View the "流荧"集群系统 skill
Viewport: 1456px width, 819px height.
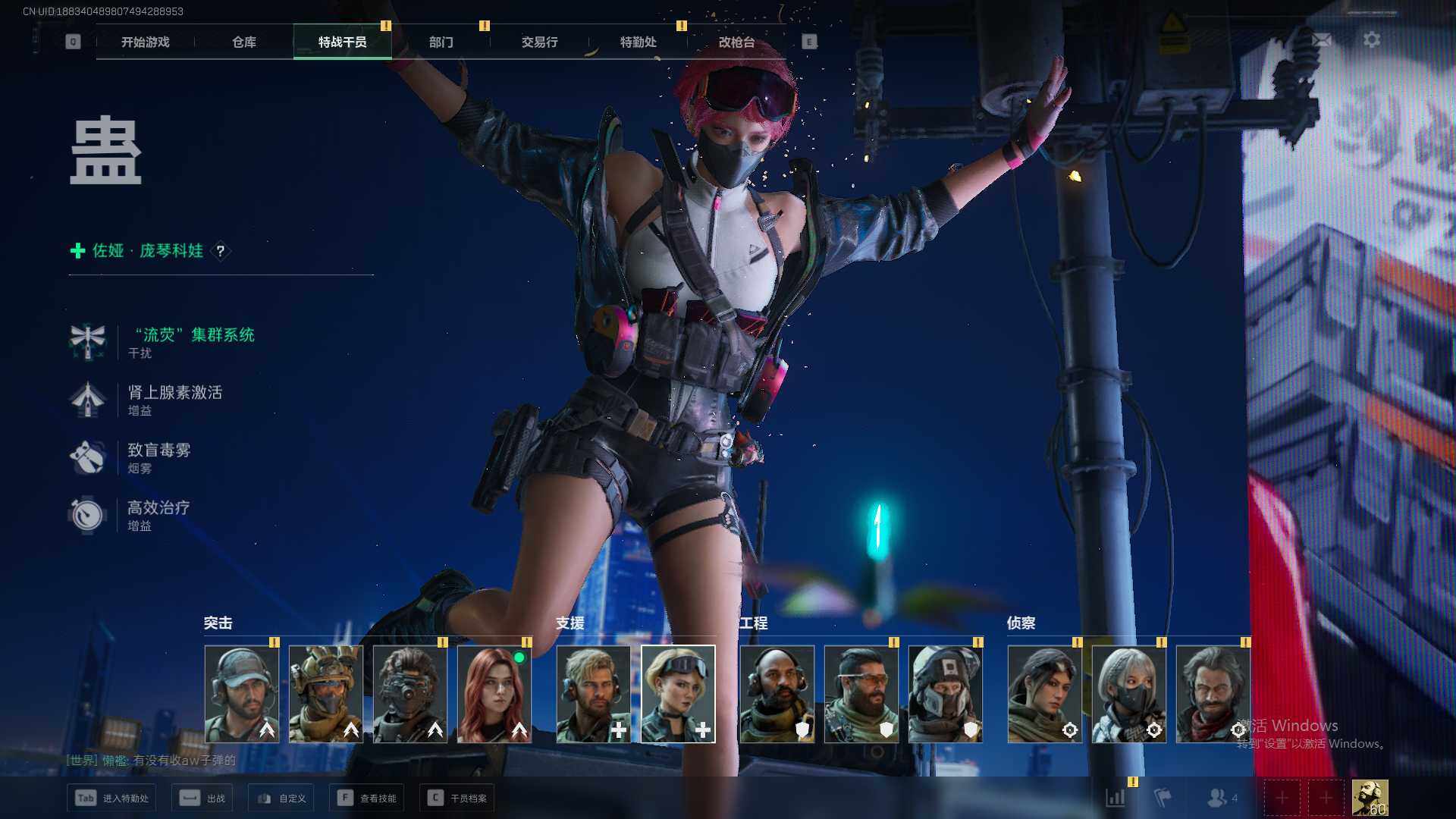click(x=194, y=335)
